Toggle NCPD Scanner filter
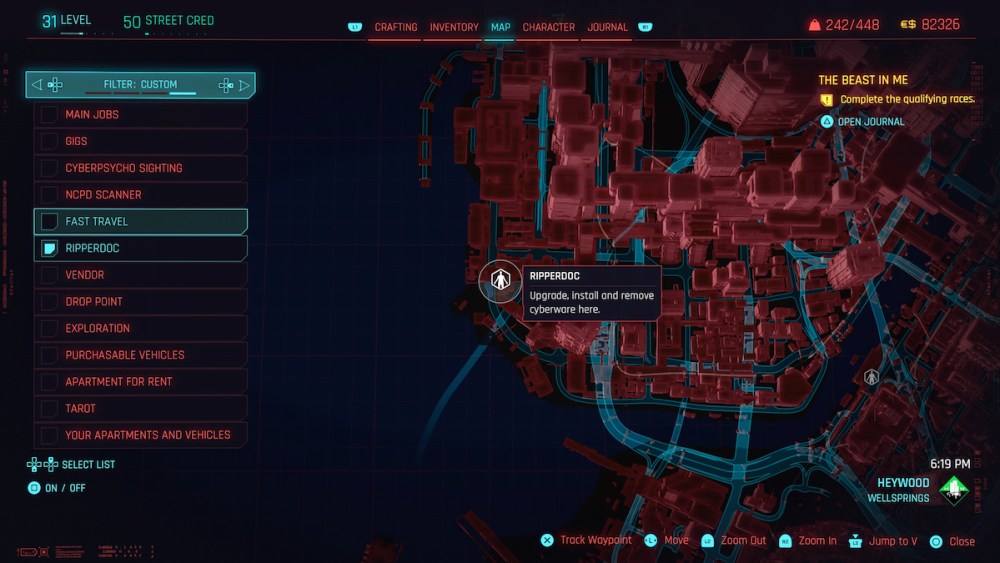This screenshot has width=1000, height=563. (49, 195)
